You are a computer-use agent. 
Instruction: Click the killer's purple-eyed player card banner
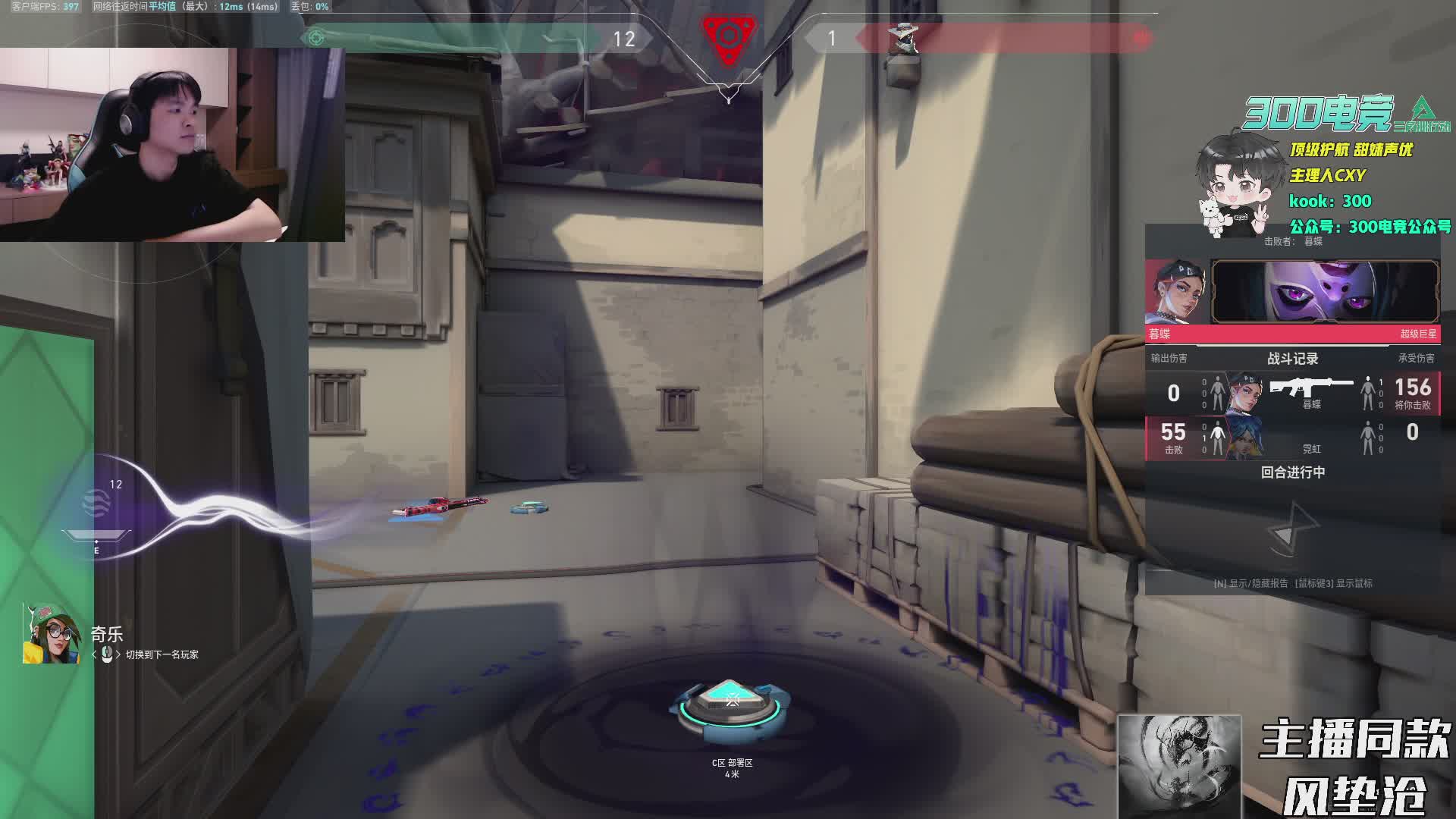pos(1324,292)
